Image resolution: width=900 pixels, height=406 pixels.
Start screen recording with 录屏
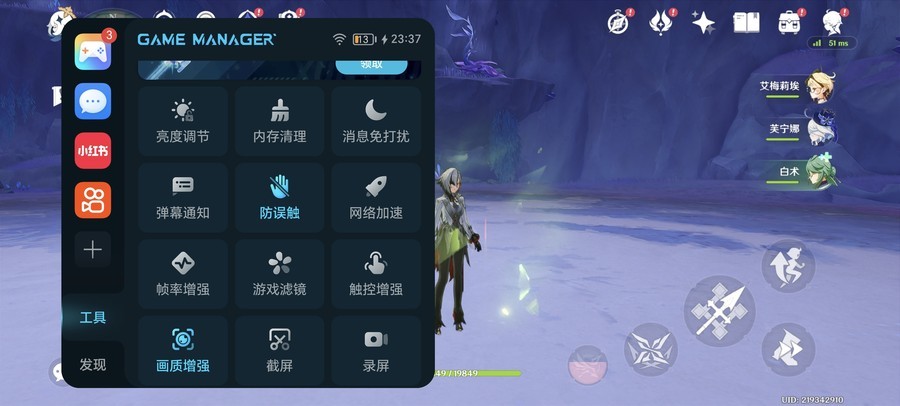click(376, 350)
